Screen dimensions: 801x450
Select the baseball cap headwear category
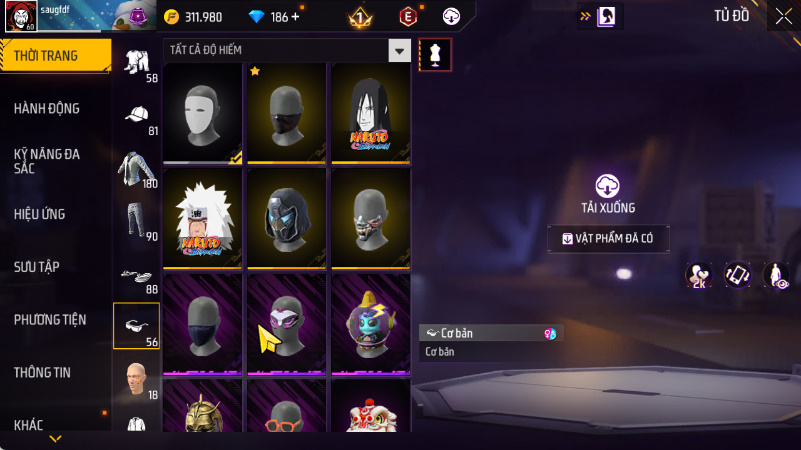tap(136, 116)
